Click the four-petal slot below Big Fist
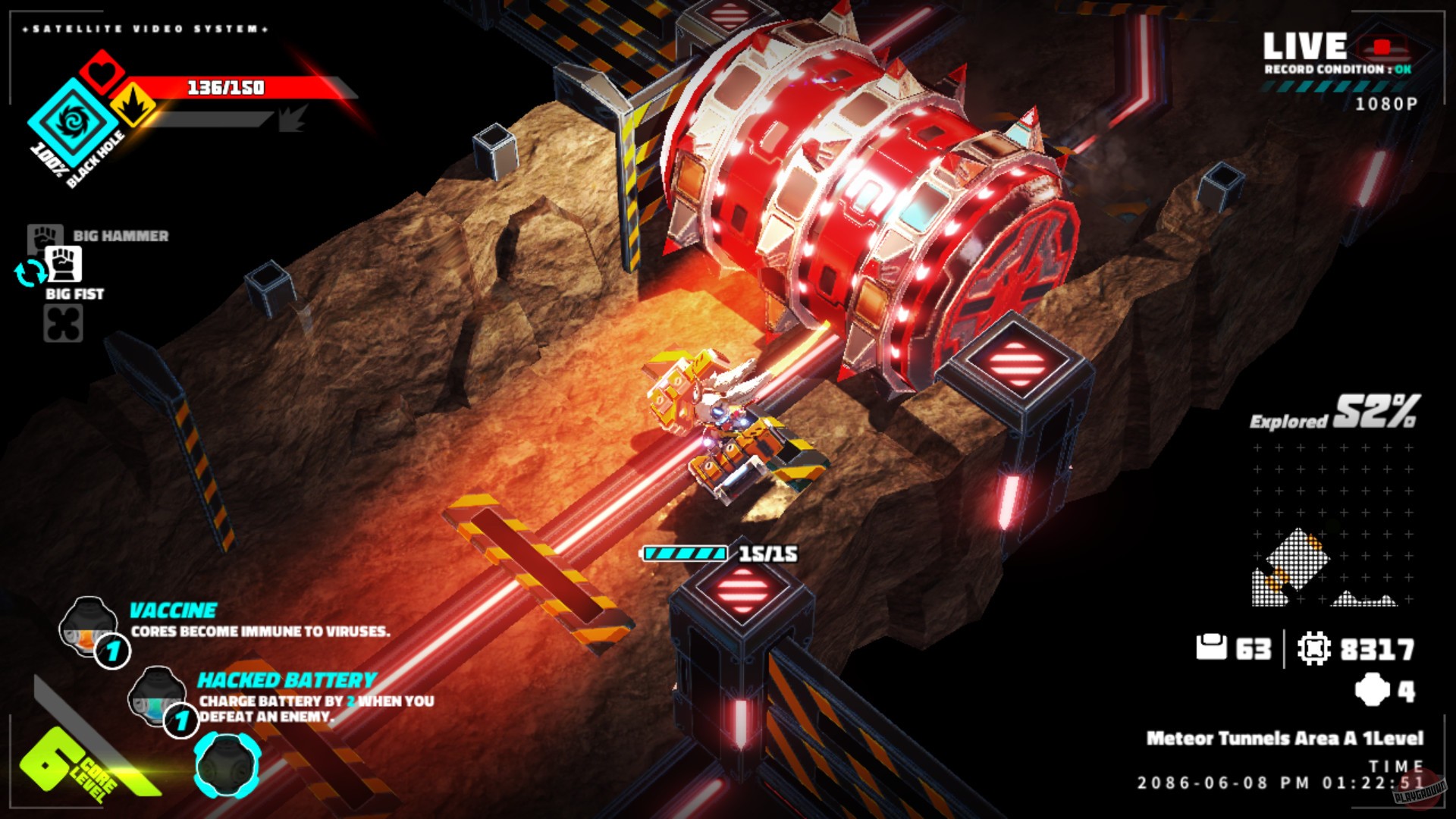 pos(63,324)
